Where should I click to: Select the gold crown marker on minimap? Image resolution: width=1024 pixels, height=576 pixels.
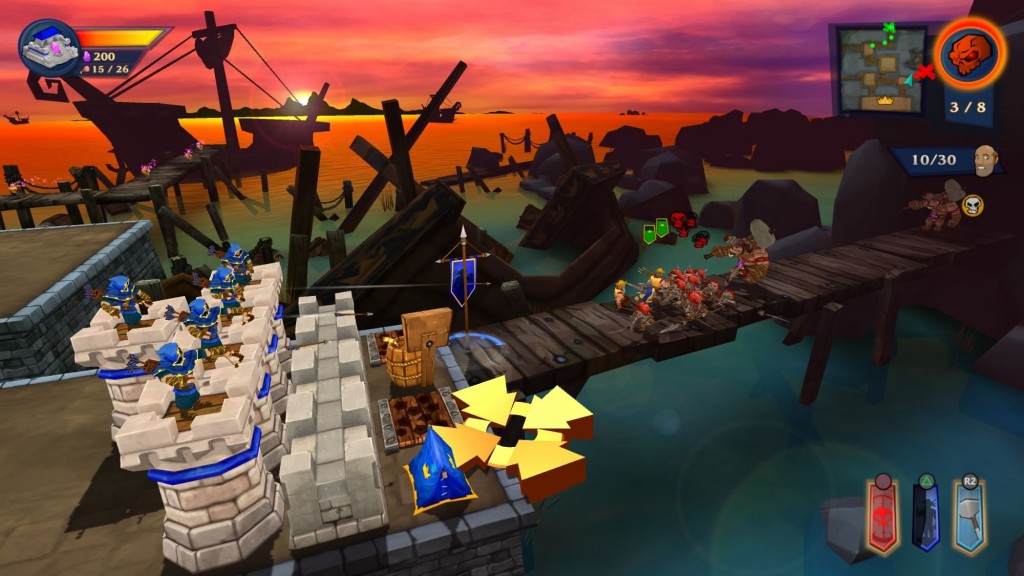(x=884, y=100)
